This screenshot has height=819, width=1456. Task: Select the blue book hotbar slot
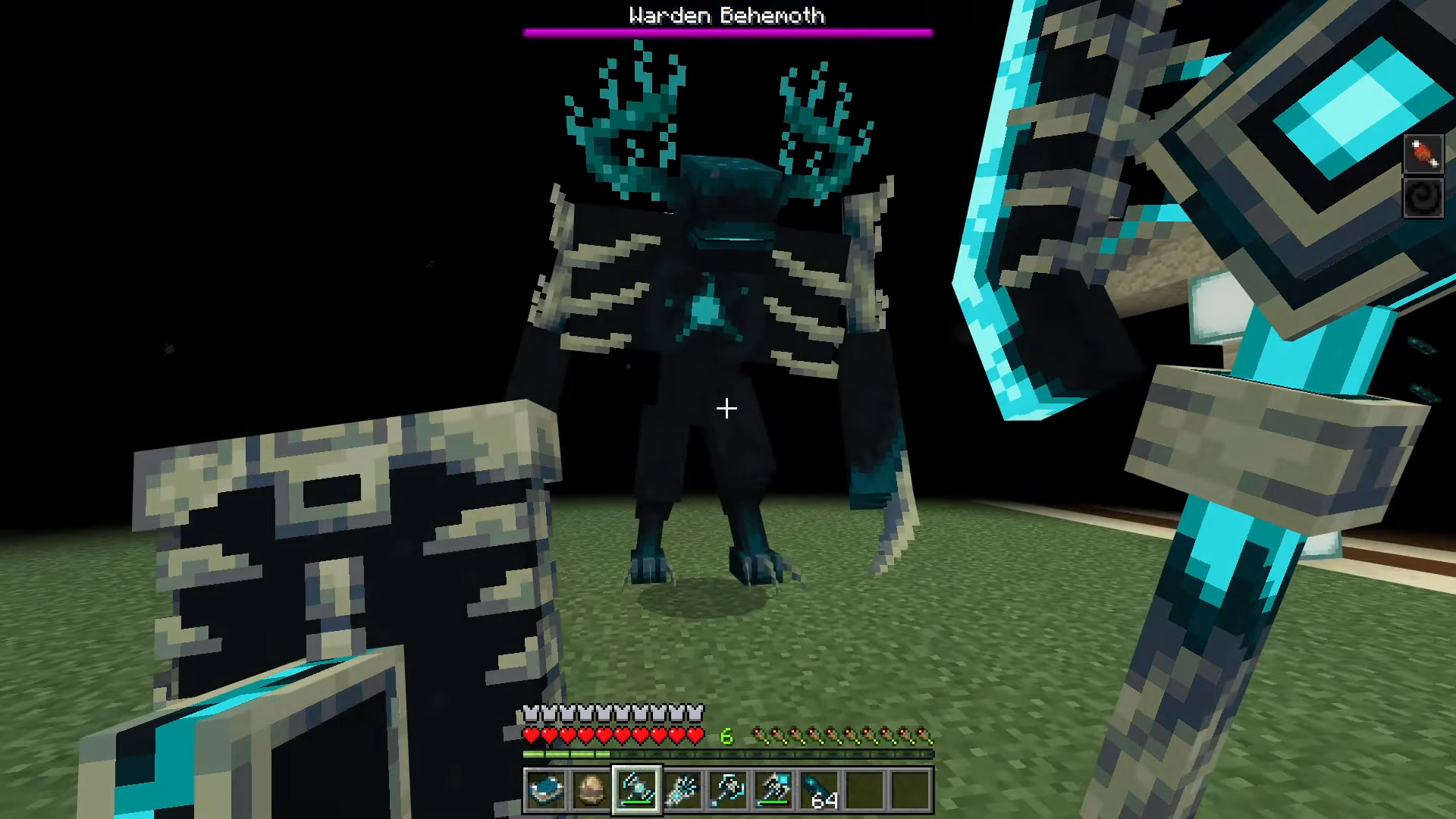coord(546,790)
